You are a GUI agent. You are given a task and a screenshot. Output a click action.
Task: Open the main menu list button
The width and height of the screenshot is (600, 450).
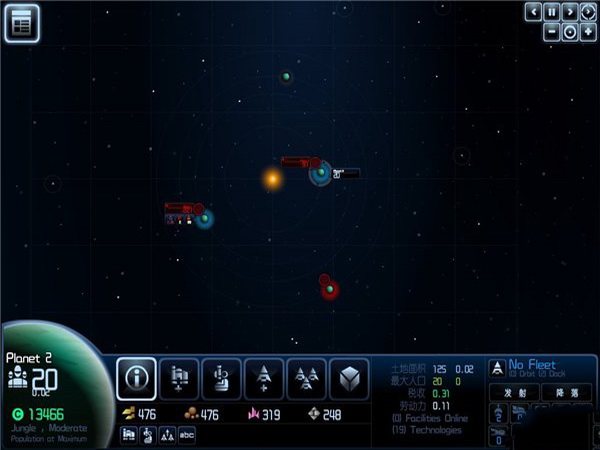(x=21, y=23)
